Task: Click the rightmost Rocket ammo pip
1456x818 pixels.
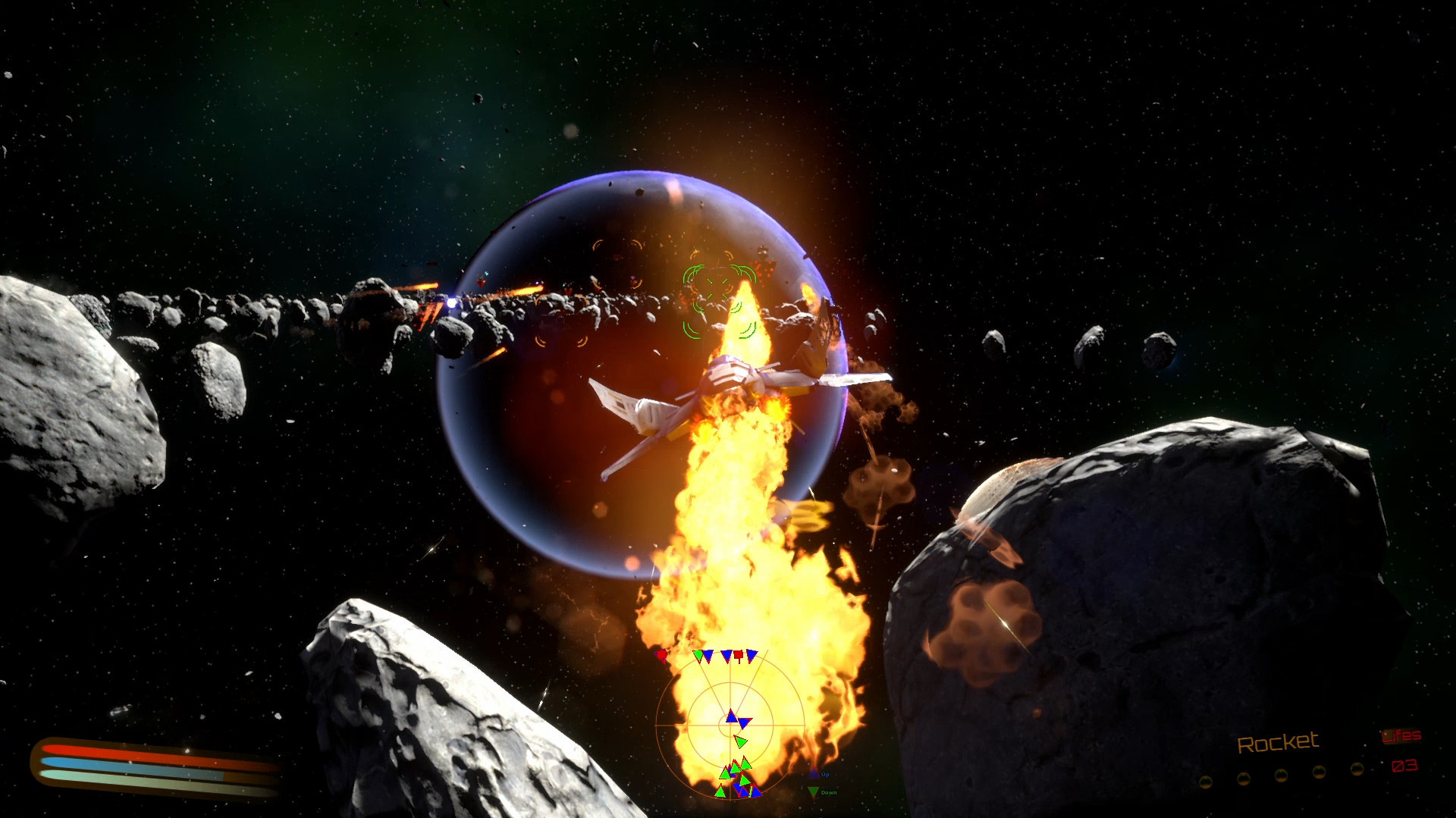Action: tap(1356, 768)
